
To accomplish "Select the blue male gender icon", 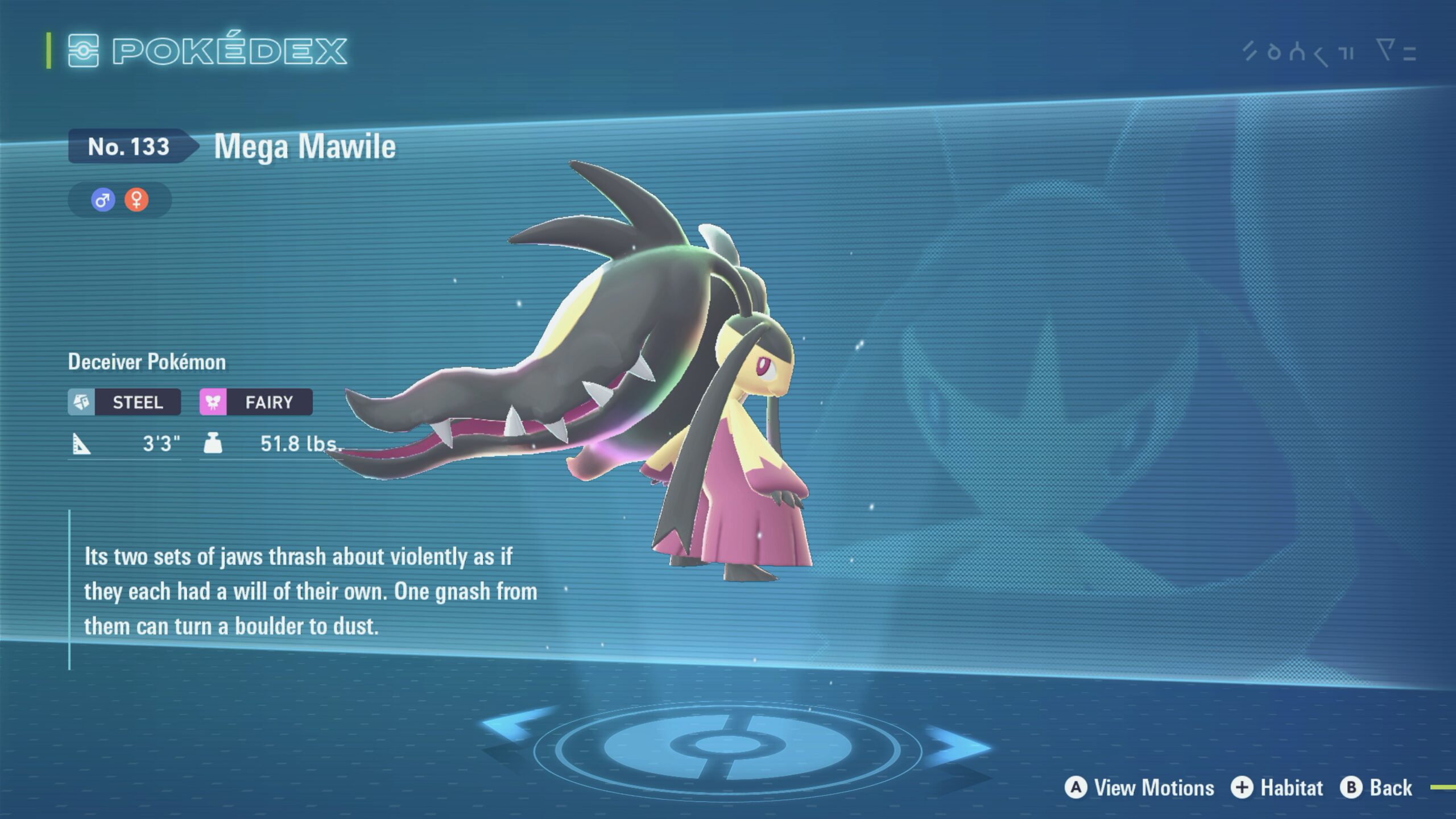I will [103, 200].
